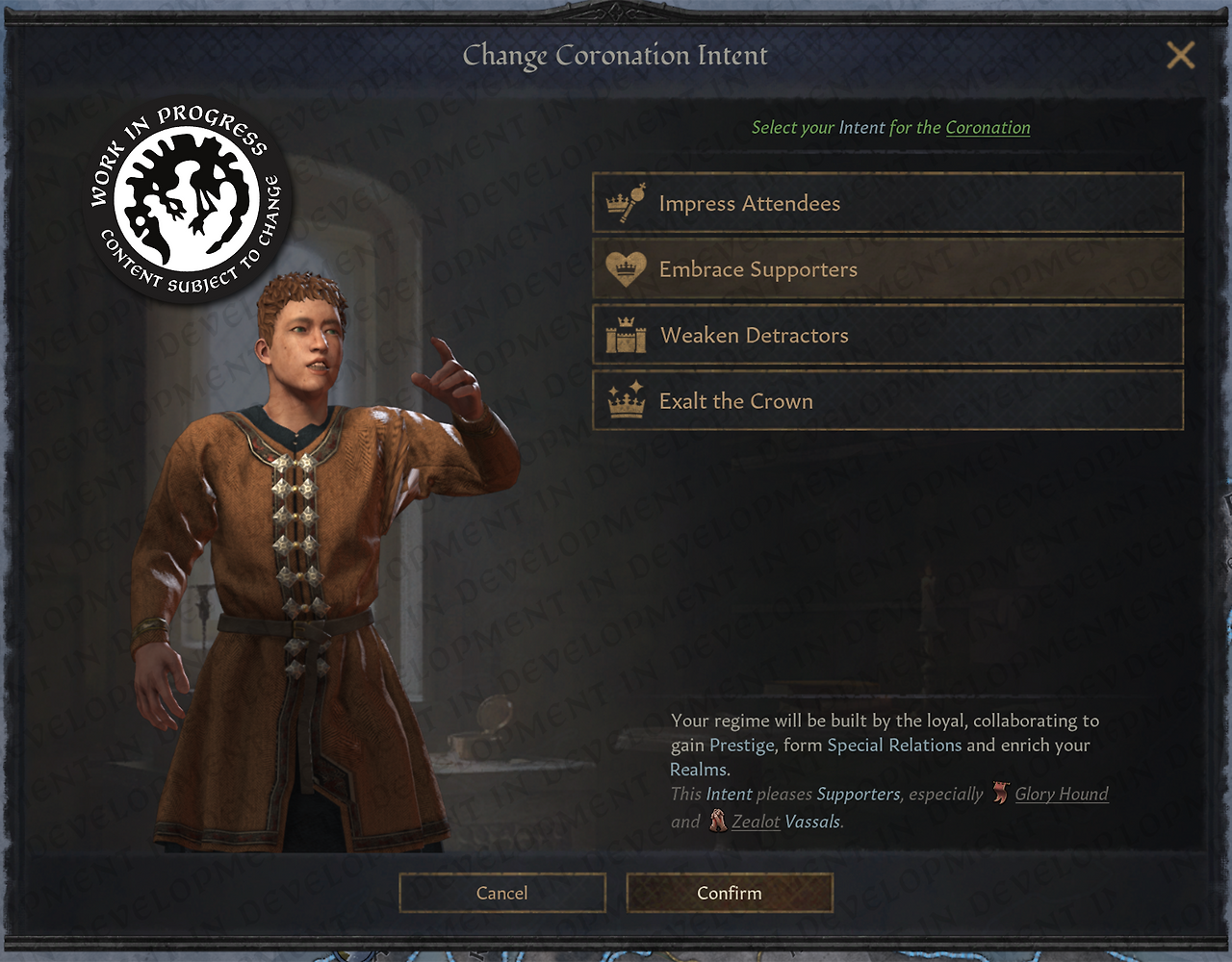Select the Embrace Supporters option

pos(886,269)
